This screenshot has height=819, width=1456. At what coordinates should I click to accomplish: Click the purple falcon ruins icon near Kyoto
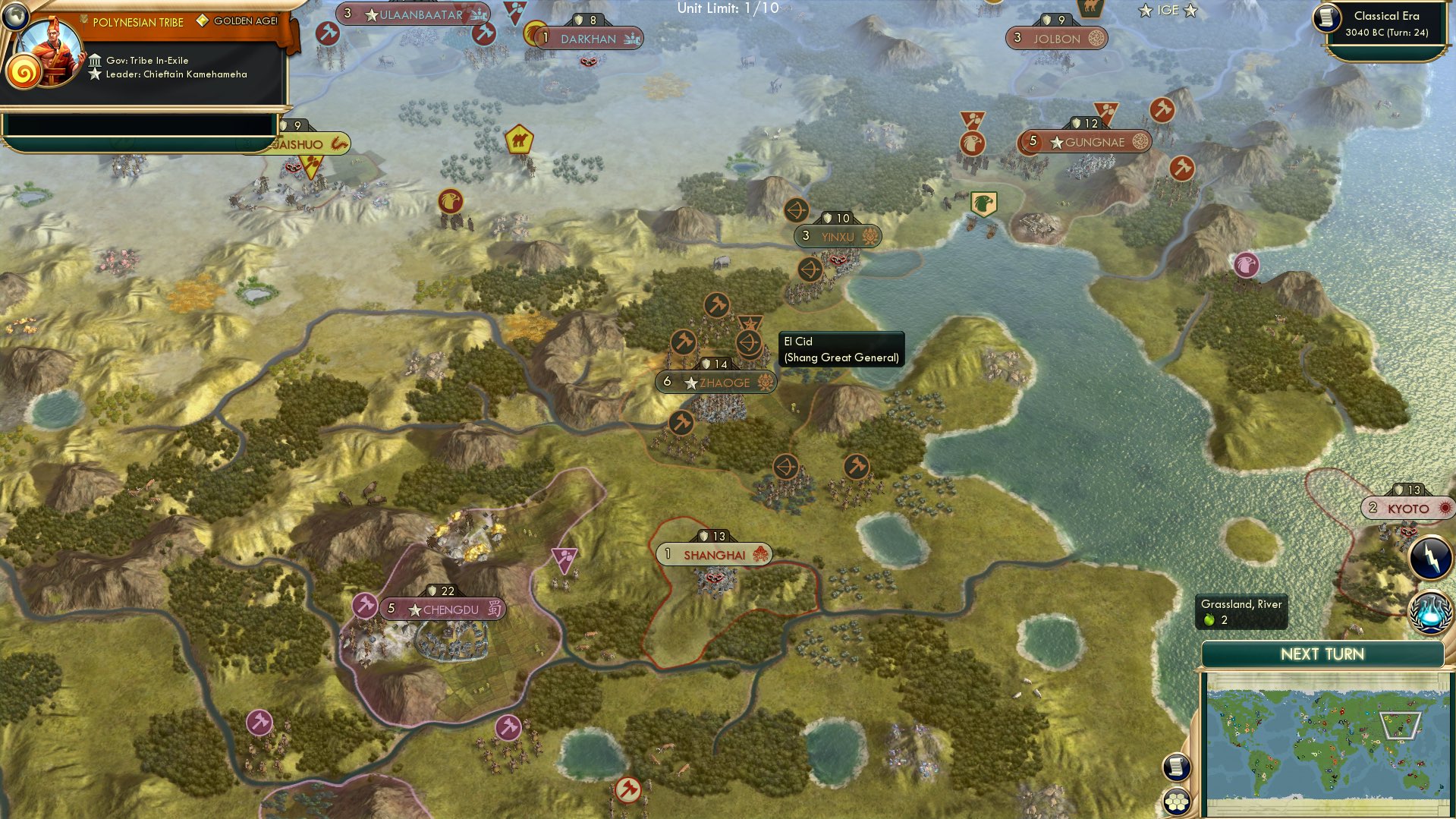[x=1247, y=265]
